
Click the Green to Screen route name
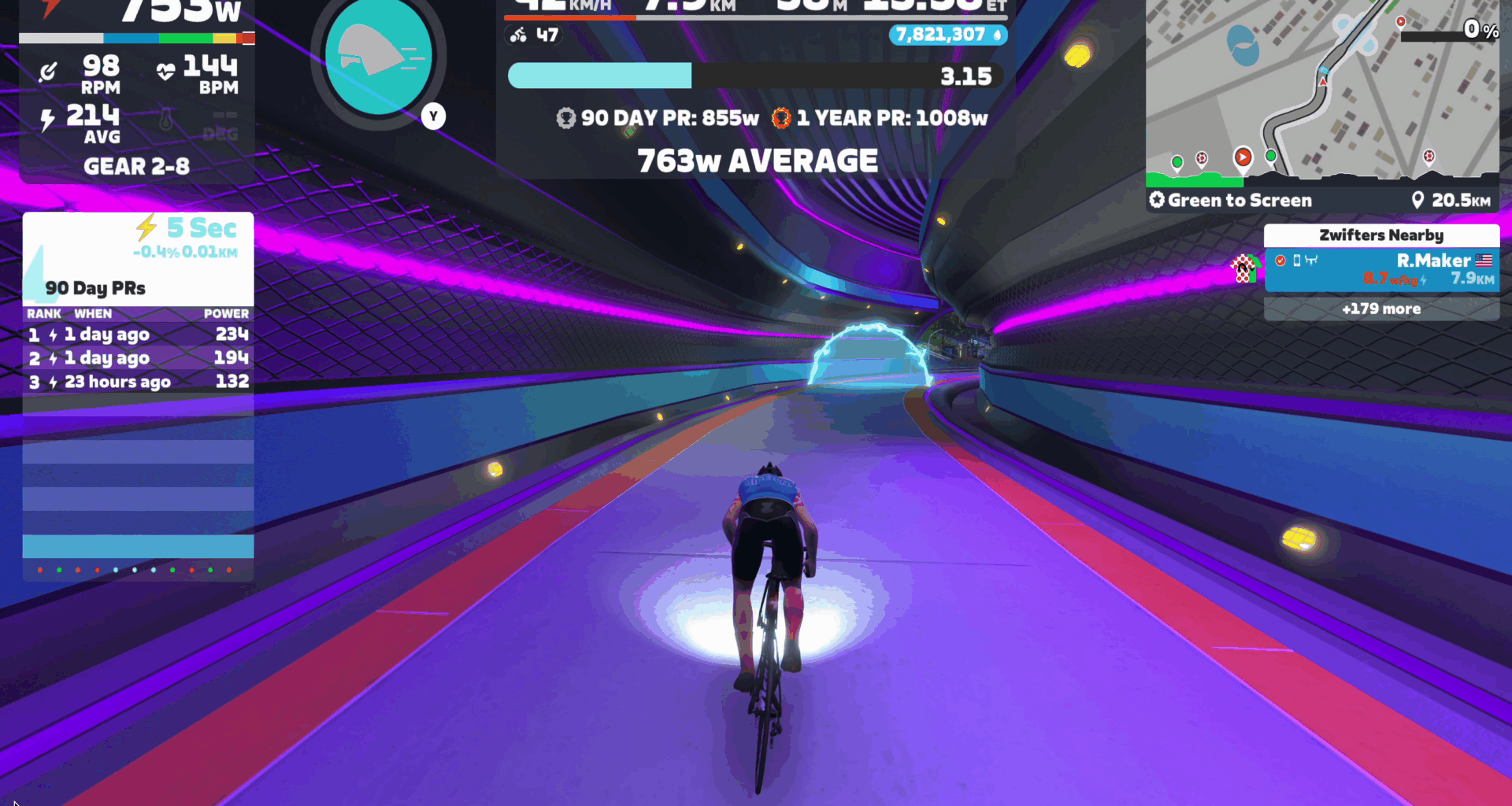pos(1239,201)
